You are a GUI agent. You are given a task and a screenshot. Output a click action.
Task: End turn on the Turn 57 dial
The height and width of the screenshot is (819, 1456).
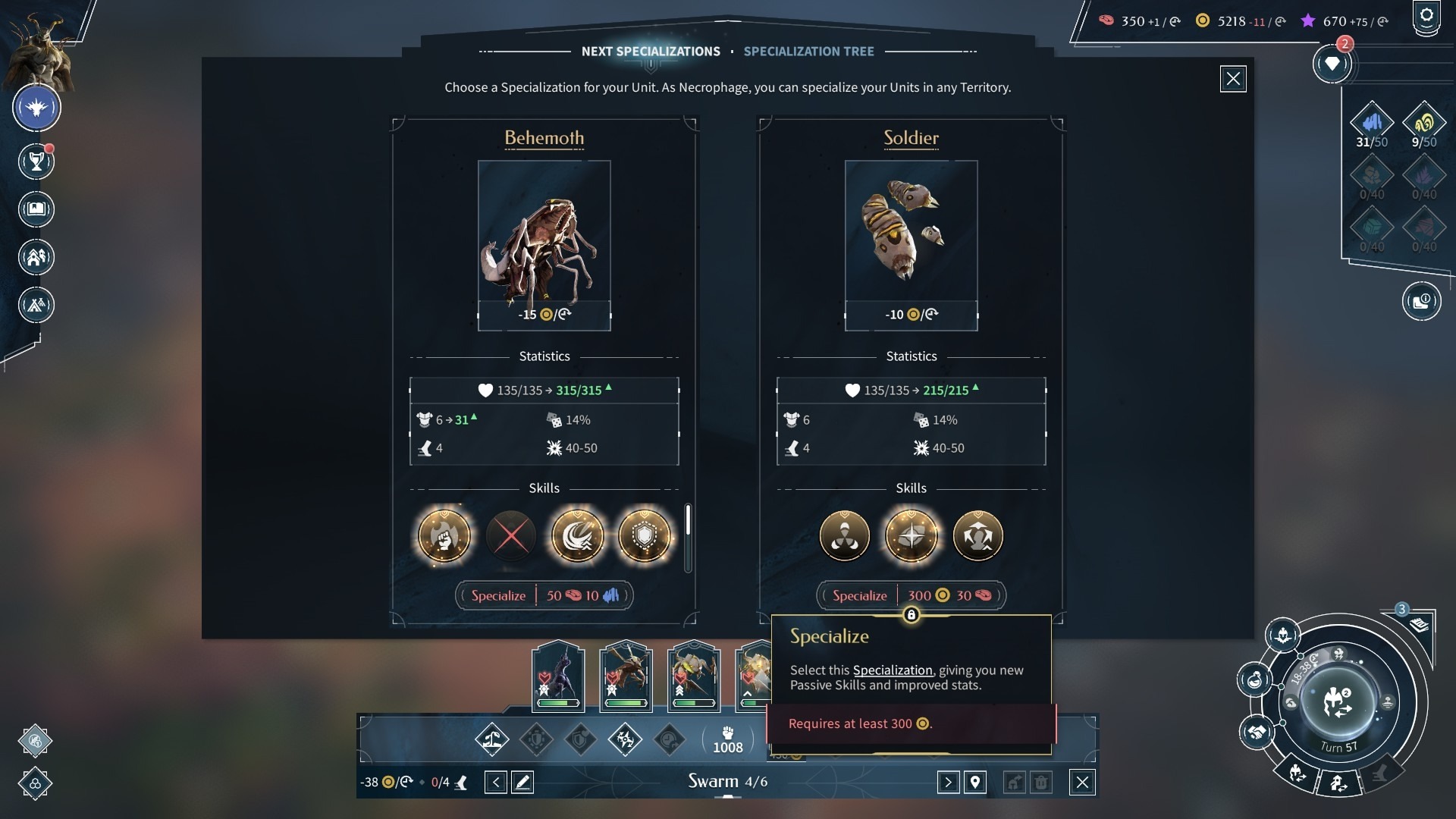(x=1337, y=702)
